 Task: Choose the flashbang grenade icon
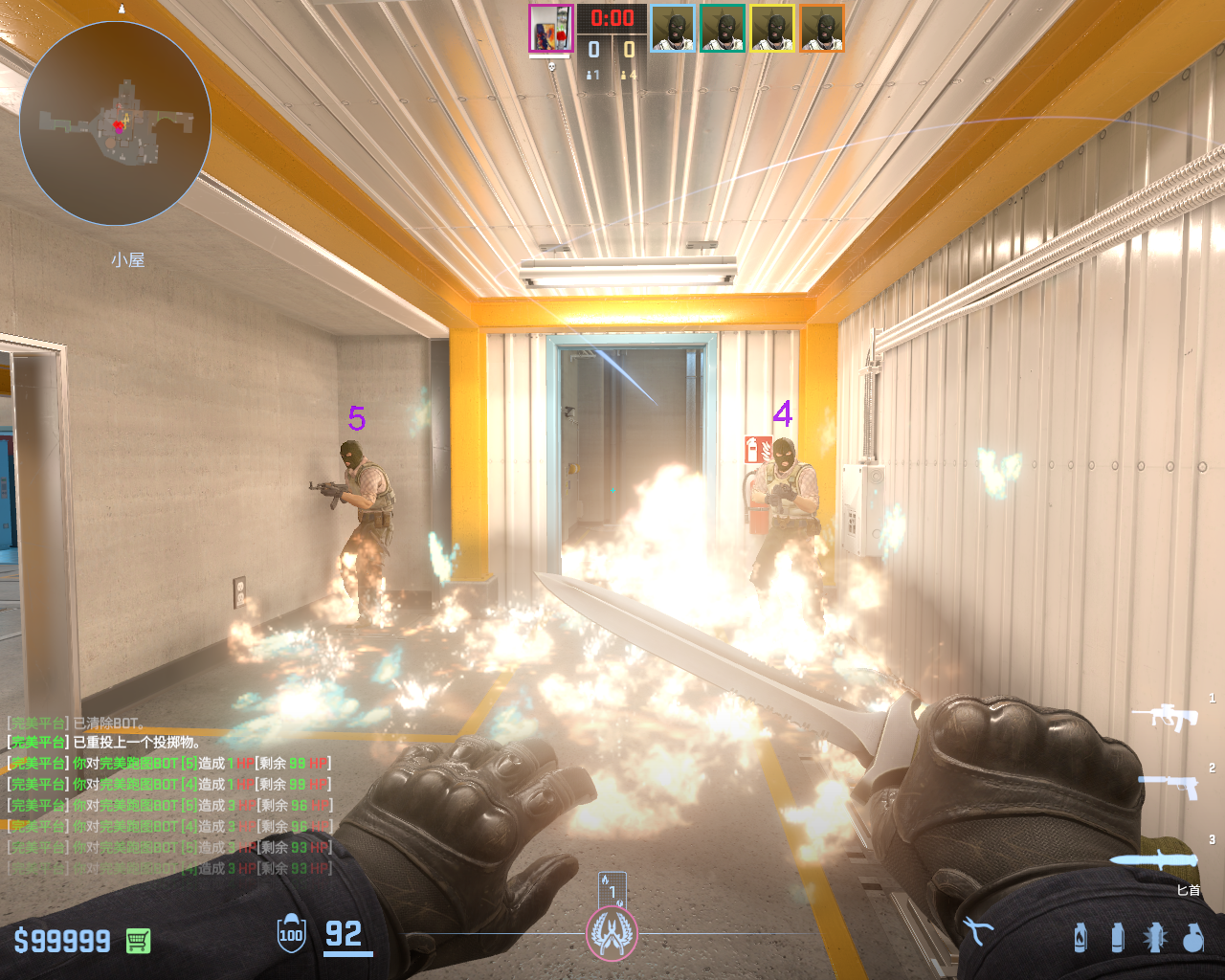tap(1154, 937)
